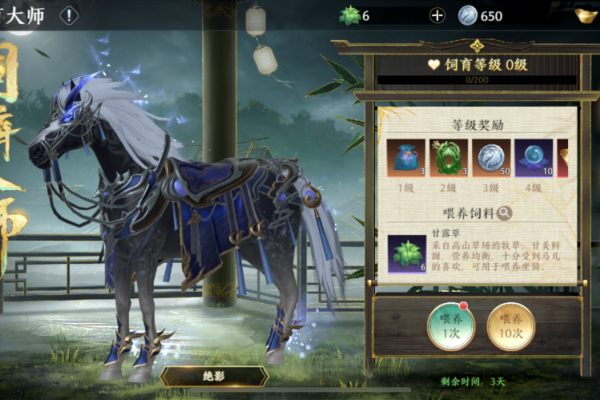Select the level 3 silver coin reward

[x=491, y=158]
